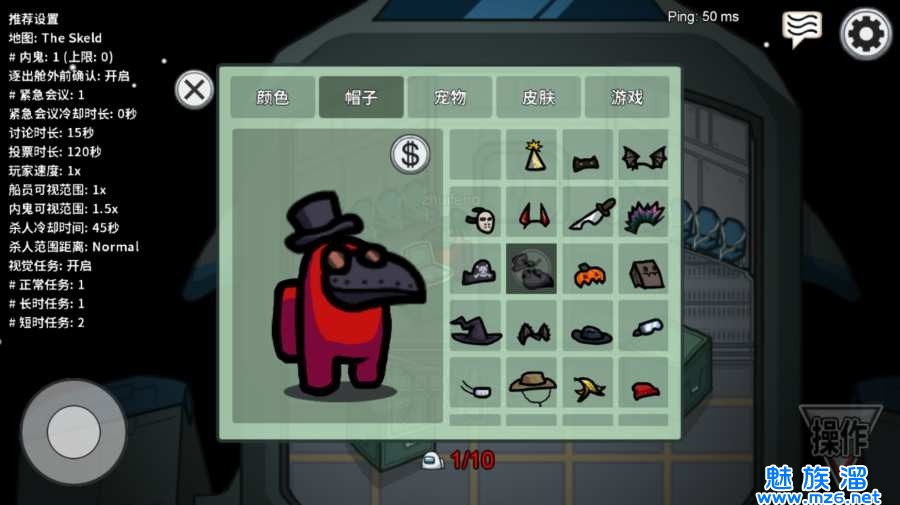Select the 帽子 hats tab
This screenshot has height=505, width=900.
click(361, 97)
